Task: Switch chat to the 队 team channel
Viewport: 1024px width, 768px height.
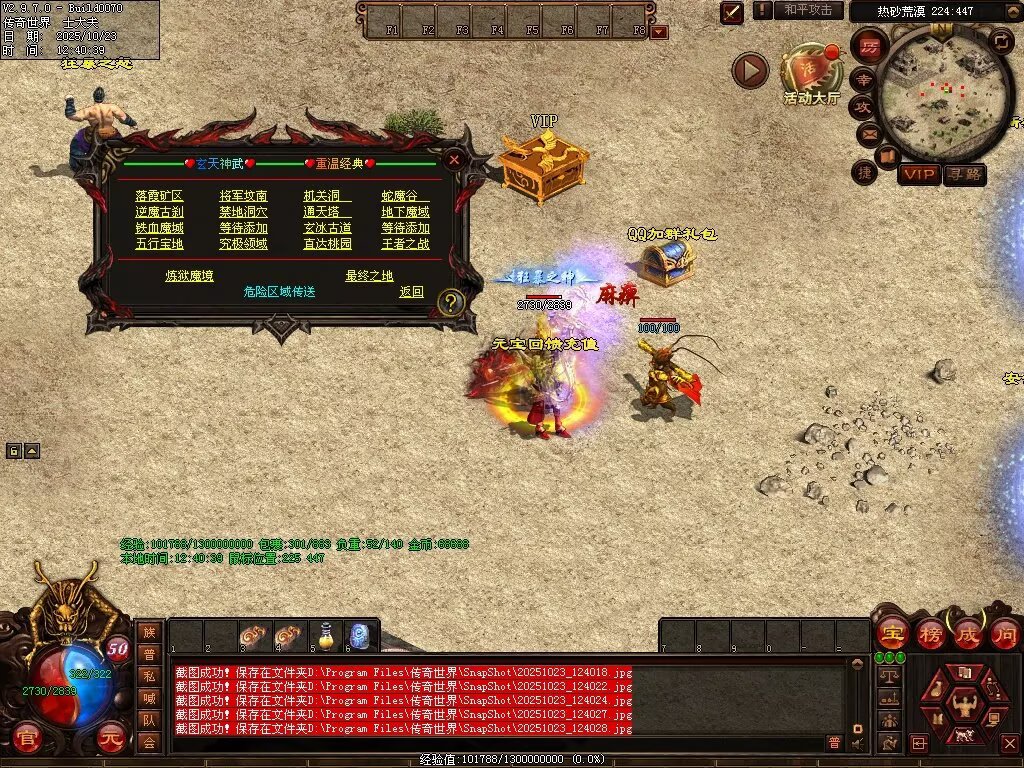Action: (x=149, y=719)
